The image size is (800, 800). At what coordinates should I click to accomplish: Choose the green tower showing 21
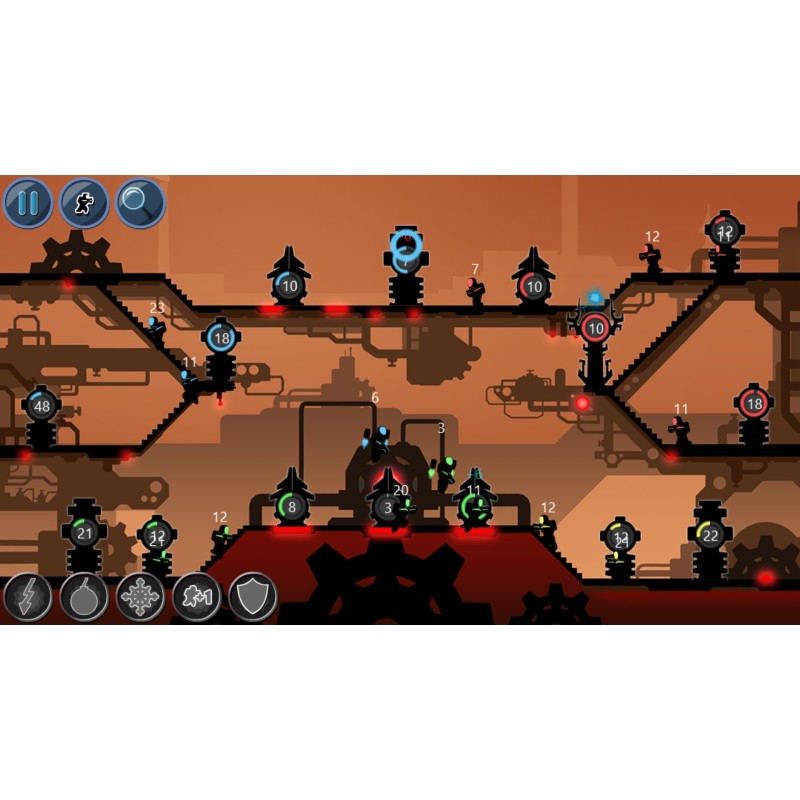coord(85,533)
